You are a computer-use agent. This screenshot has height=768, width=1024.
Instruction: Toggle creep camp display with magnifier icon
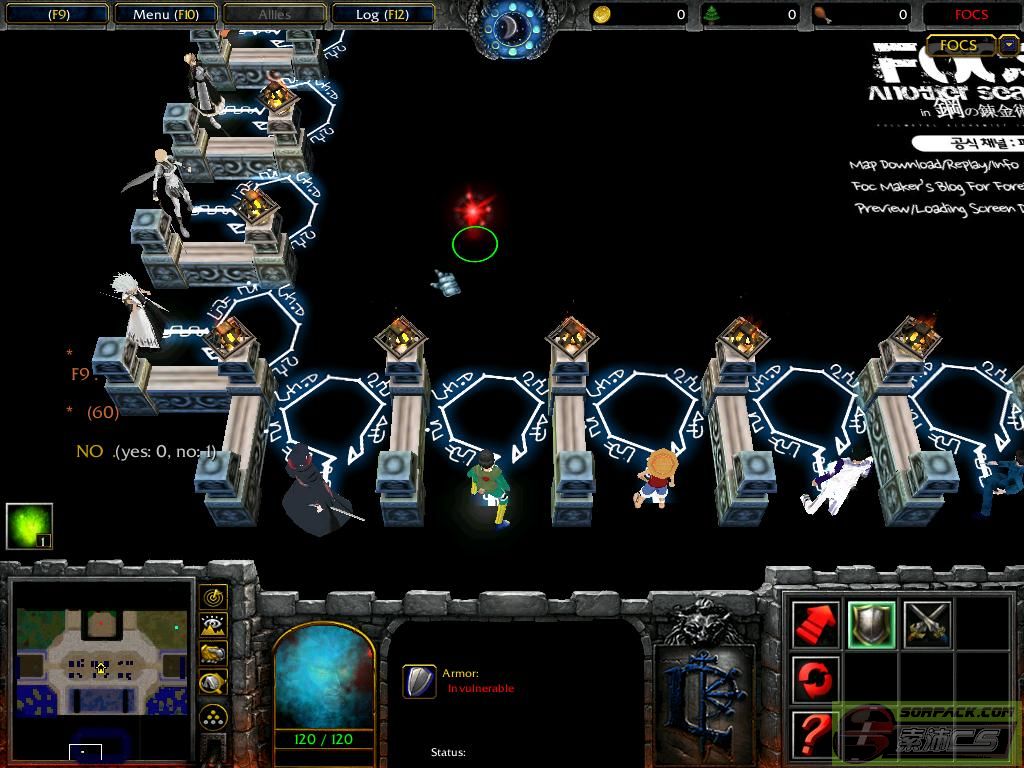(x=213, y=683)
